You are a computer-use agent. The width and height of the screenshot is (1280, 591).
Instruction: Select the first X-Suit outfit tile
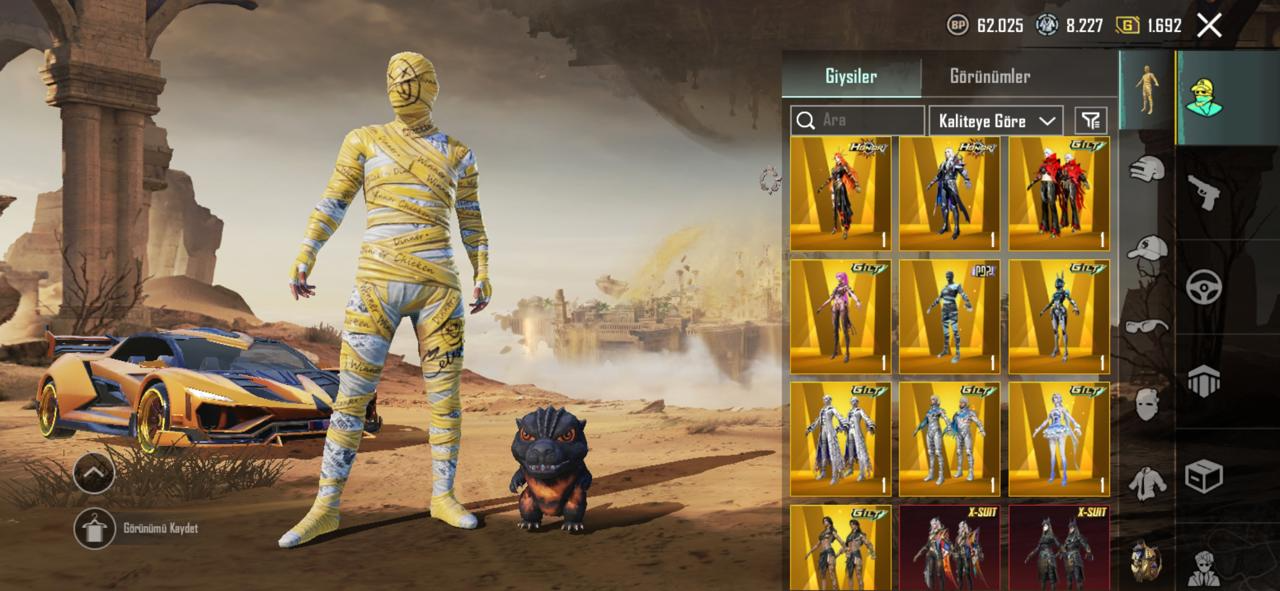pyautogui.click(x=949, y=547)
